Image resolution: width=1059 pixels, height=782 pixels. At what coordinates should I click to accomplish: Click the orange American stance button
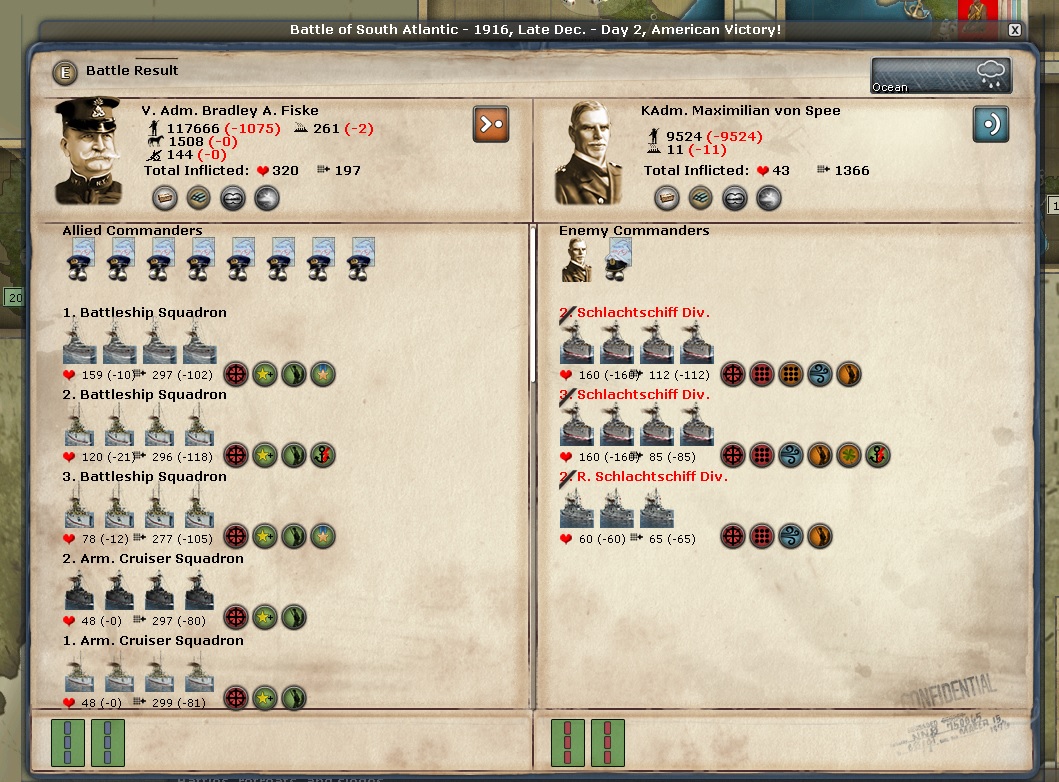pyautogui.click(x=491, y=124)
